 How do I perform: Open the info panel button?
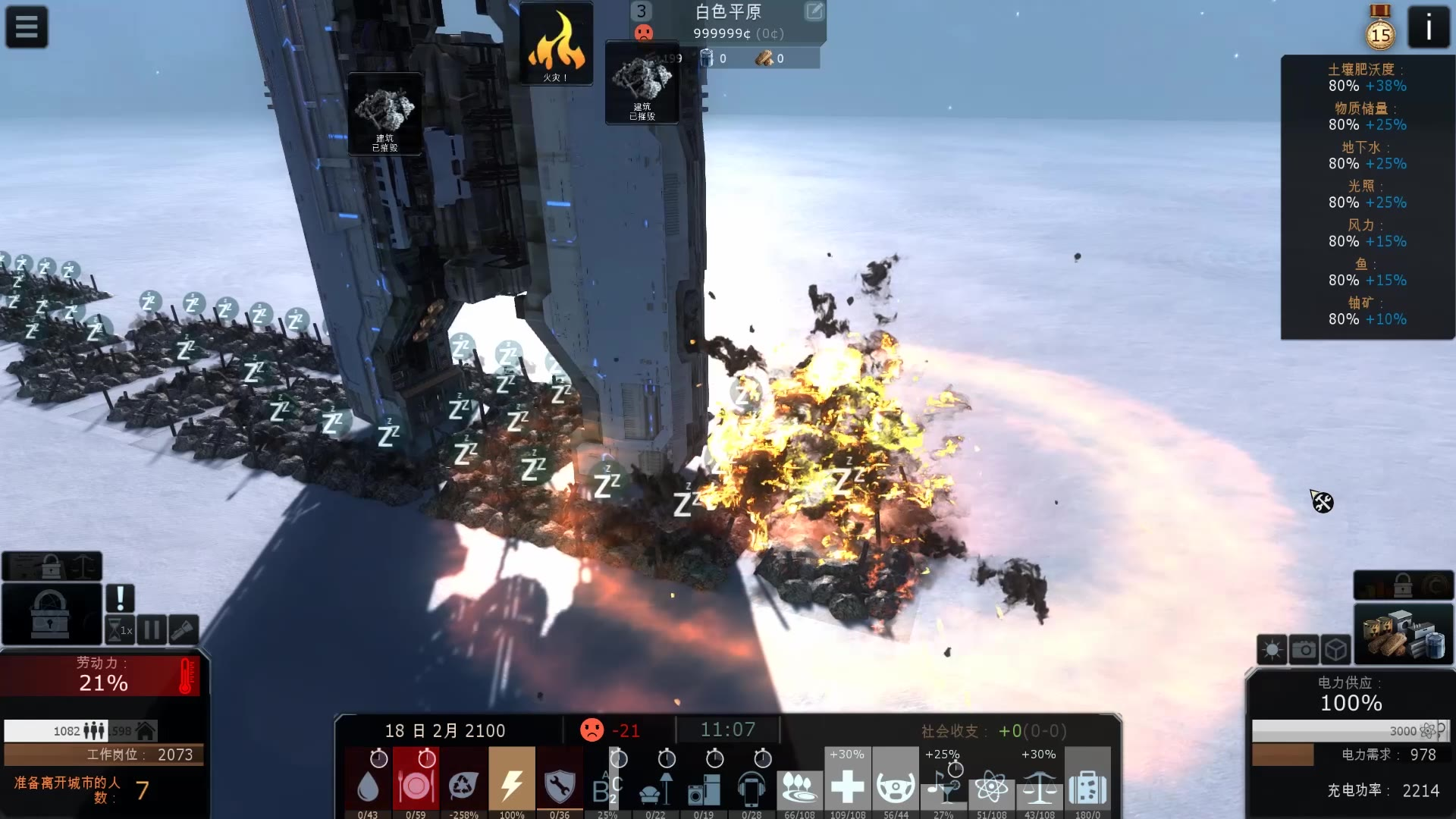pos(1428,28)
